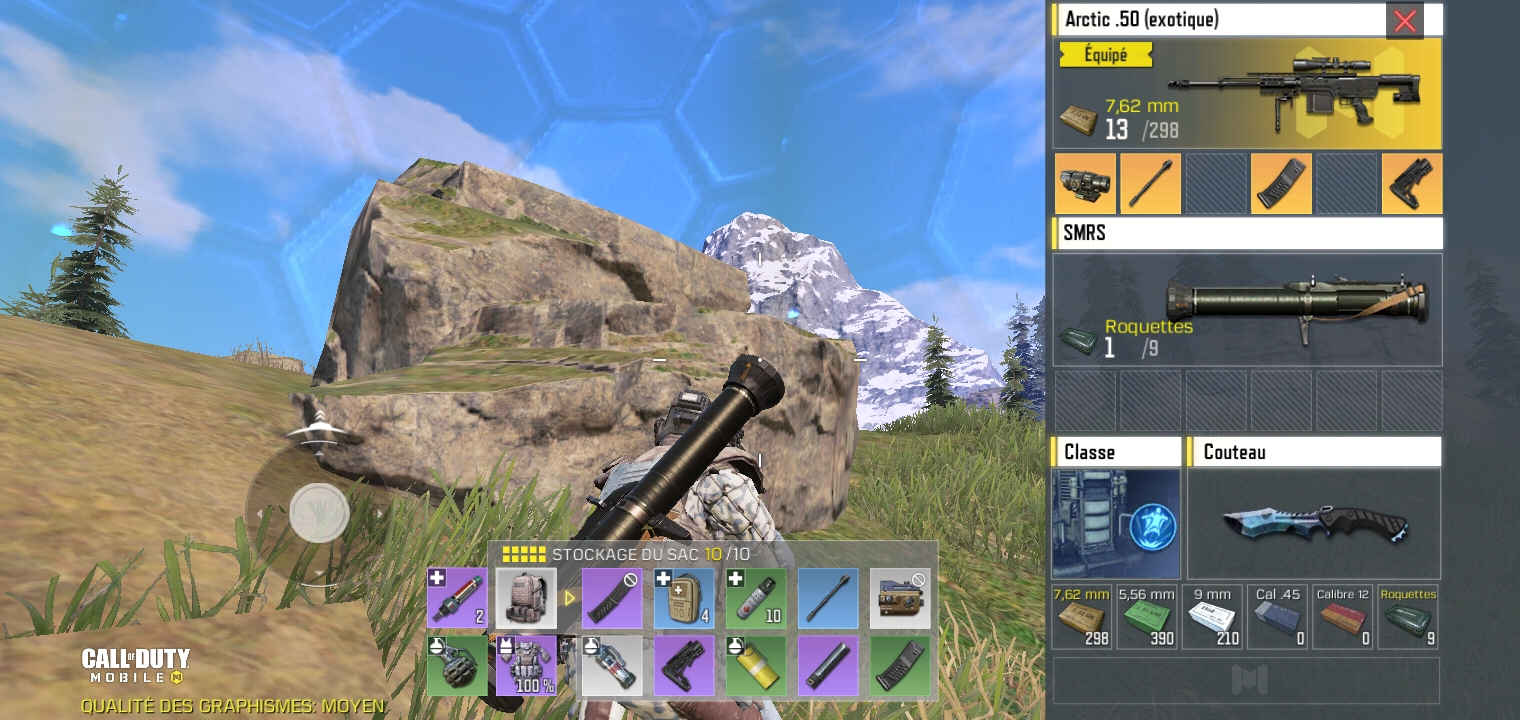Close the inventory with the red X

click(x=1404, y=21)
